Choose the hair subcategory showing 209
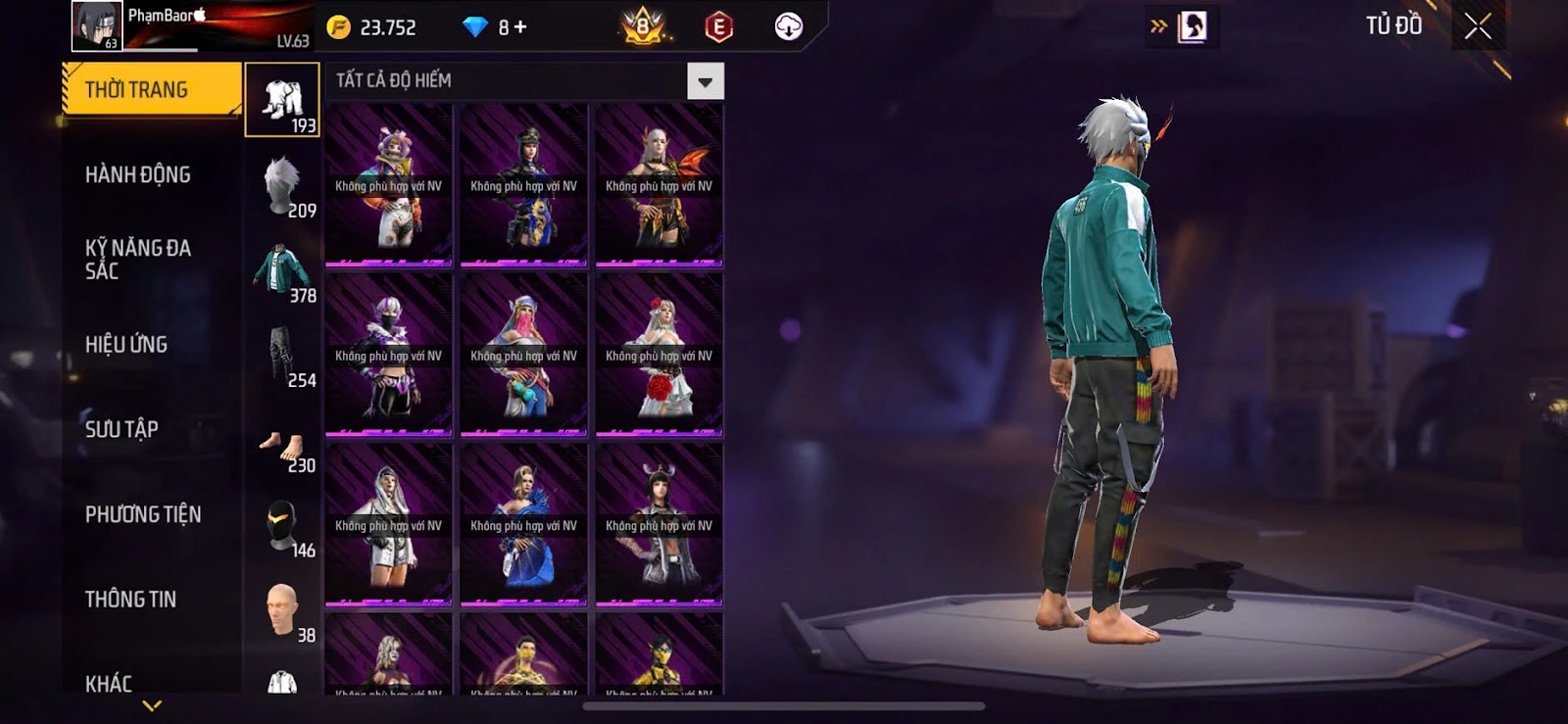This screenshot has width=1568, height=724. pyautogui.click(x=282, y=186)
